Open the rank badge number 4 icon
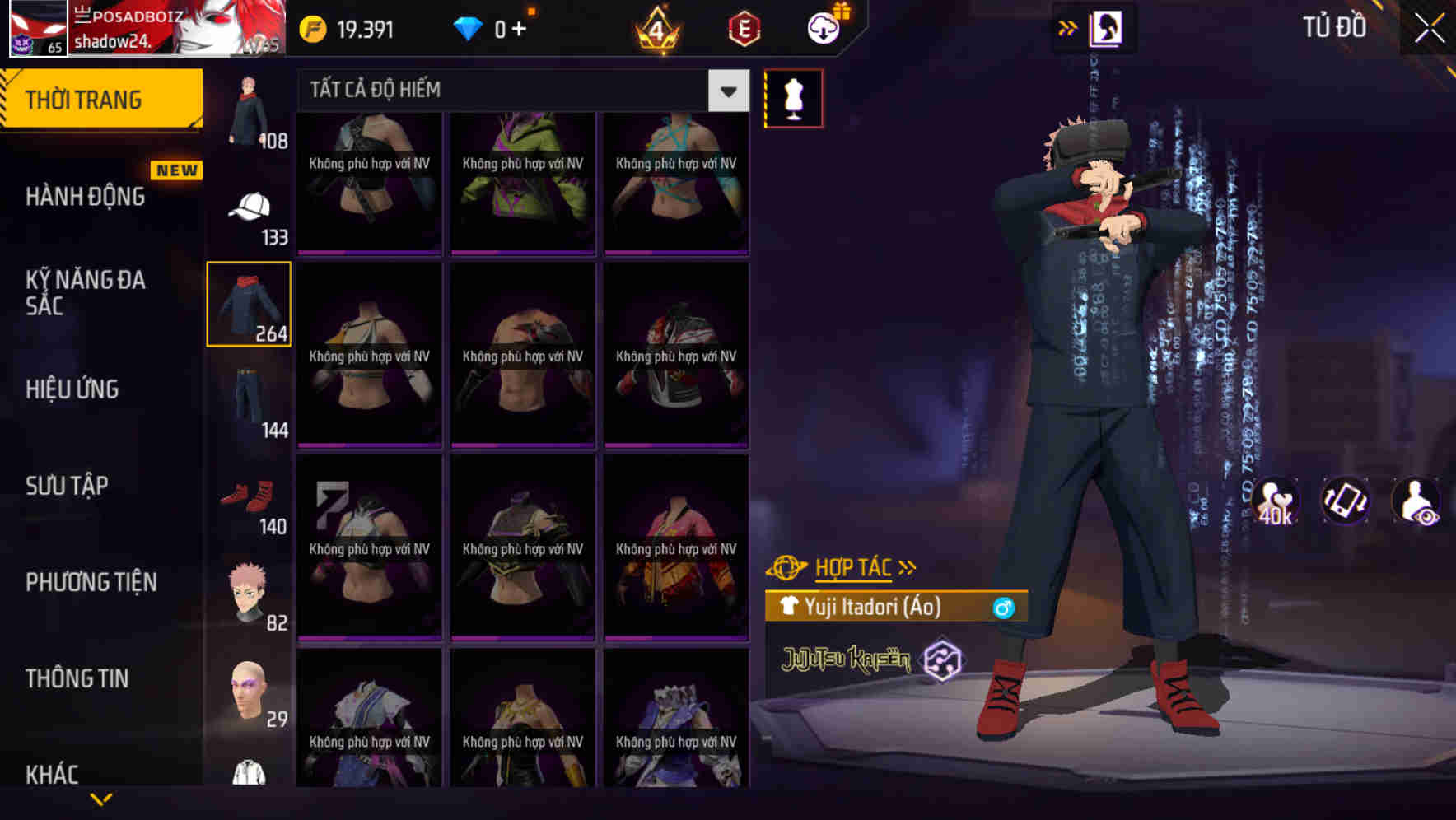Viewport: 1456px width, 820px height. (655, 30)
